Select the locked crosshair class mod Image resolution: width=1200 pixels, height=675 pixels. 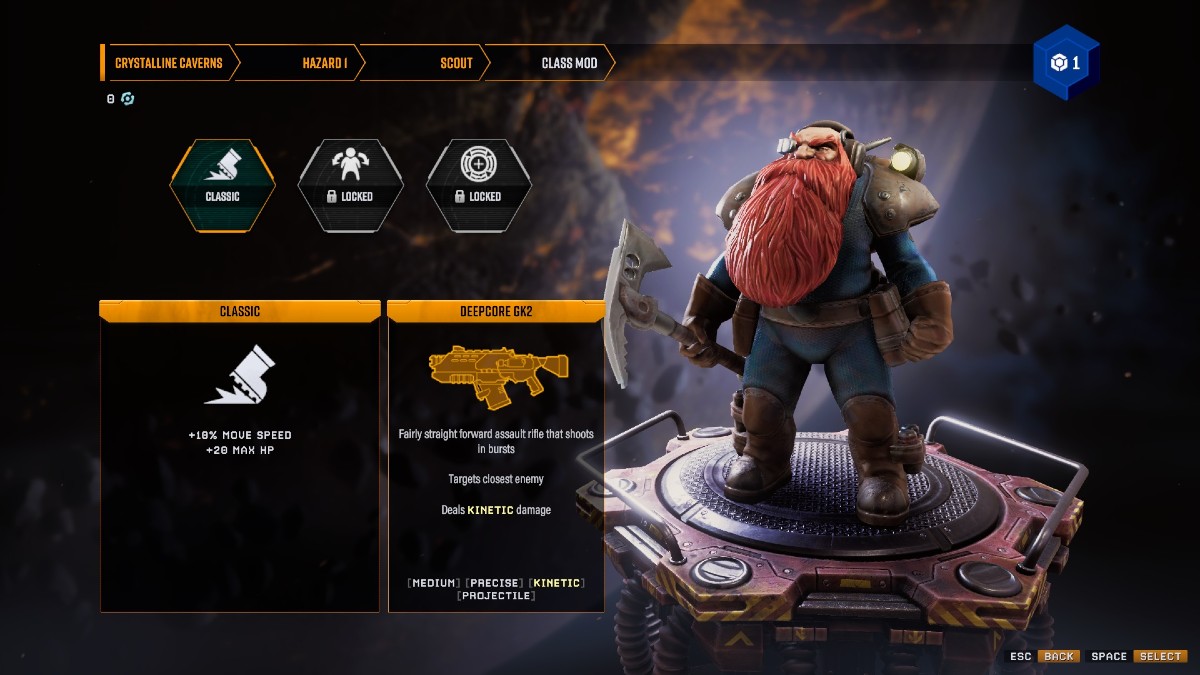478,185
